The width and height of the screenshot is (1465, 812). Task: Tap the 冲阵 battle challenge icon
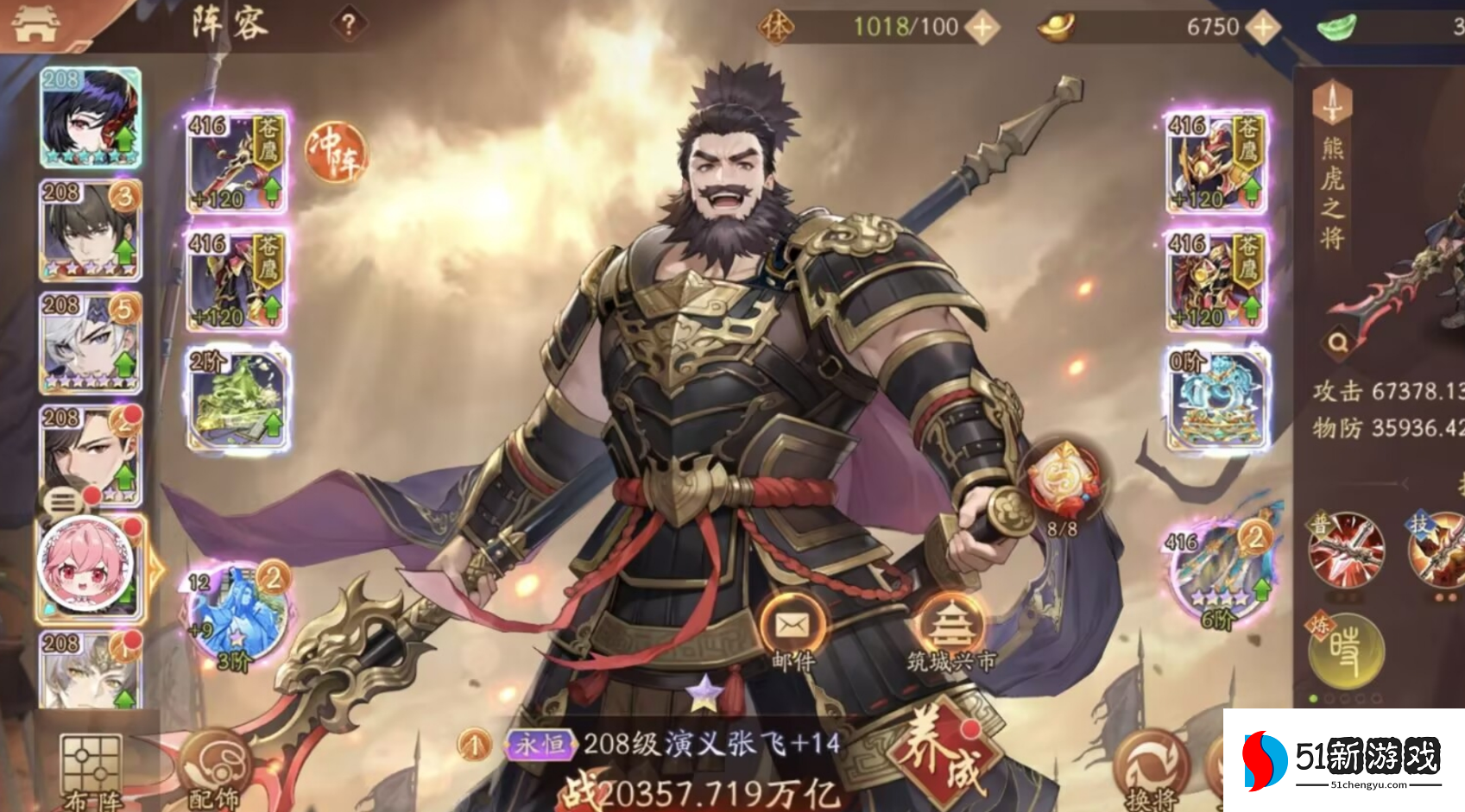point(335,153)
